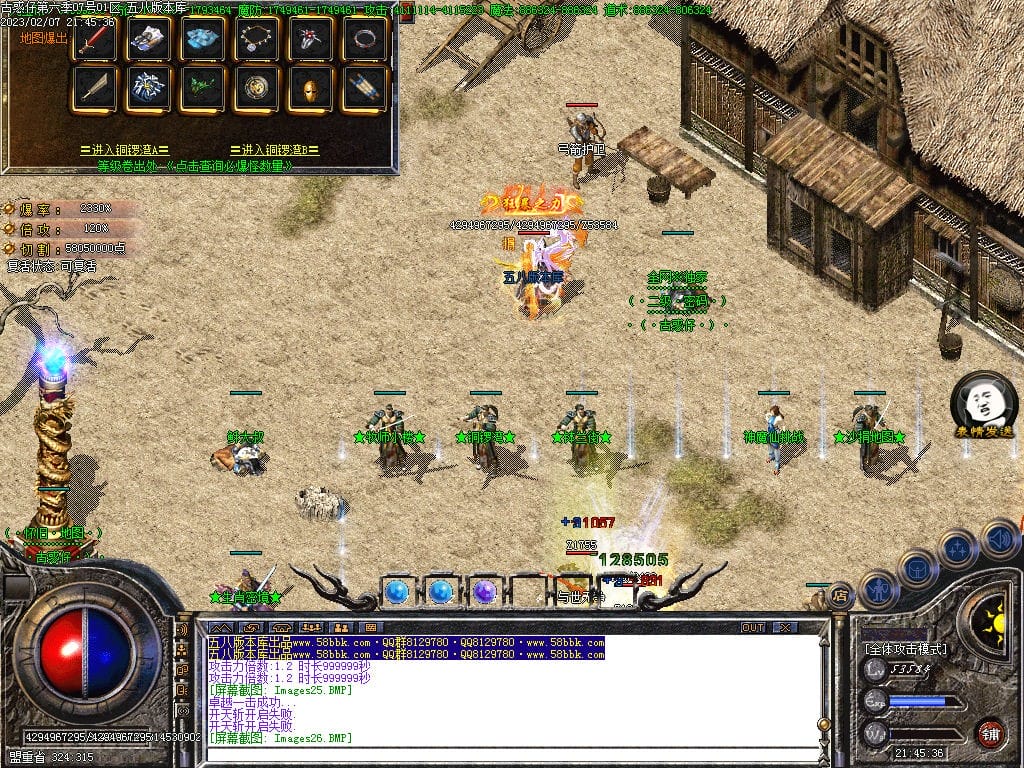Screen dimensions: 1024x768
Task: Click the 进入铜锣湾A link
Action: [125, 150]
